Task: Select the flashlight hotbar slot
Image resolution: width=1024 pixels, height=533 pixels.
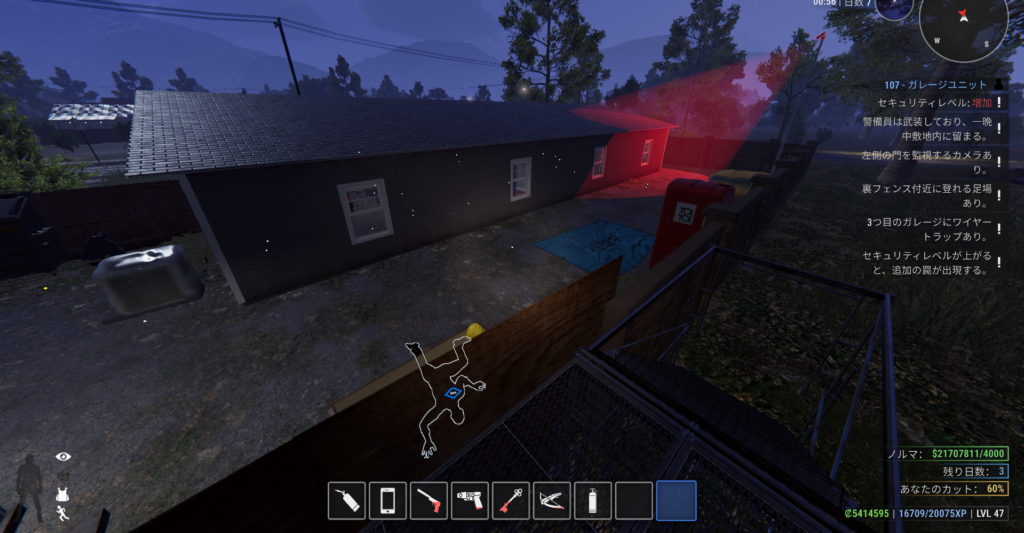Action: 347,500
